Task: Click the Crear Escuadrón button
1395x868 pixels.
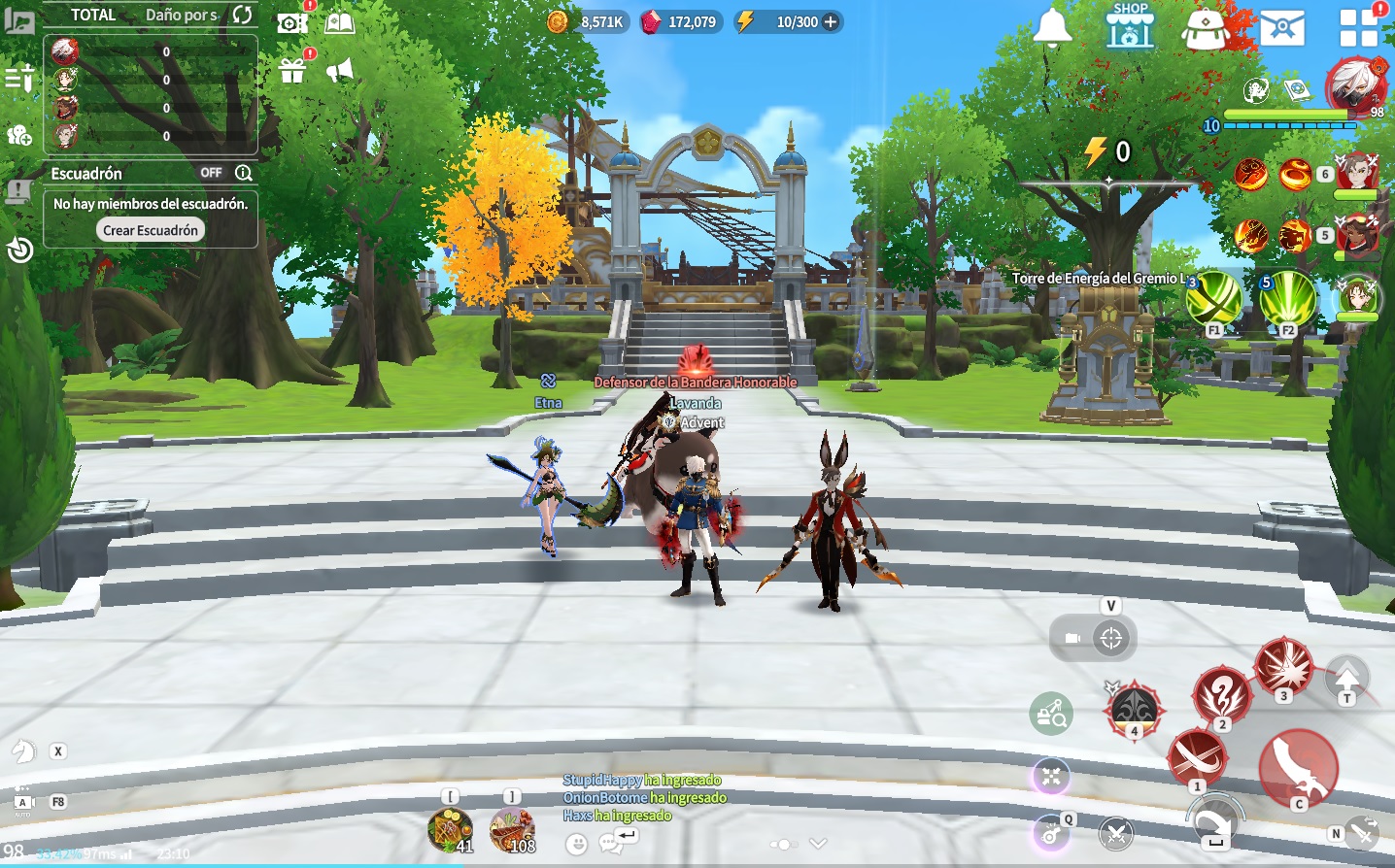Action: pos(151,230)
